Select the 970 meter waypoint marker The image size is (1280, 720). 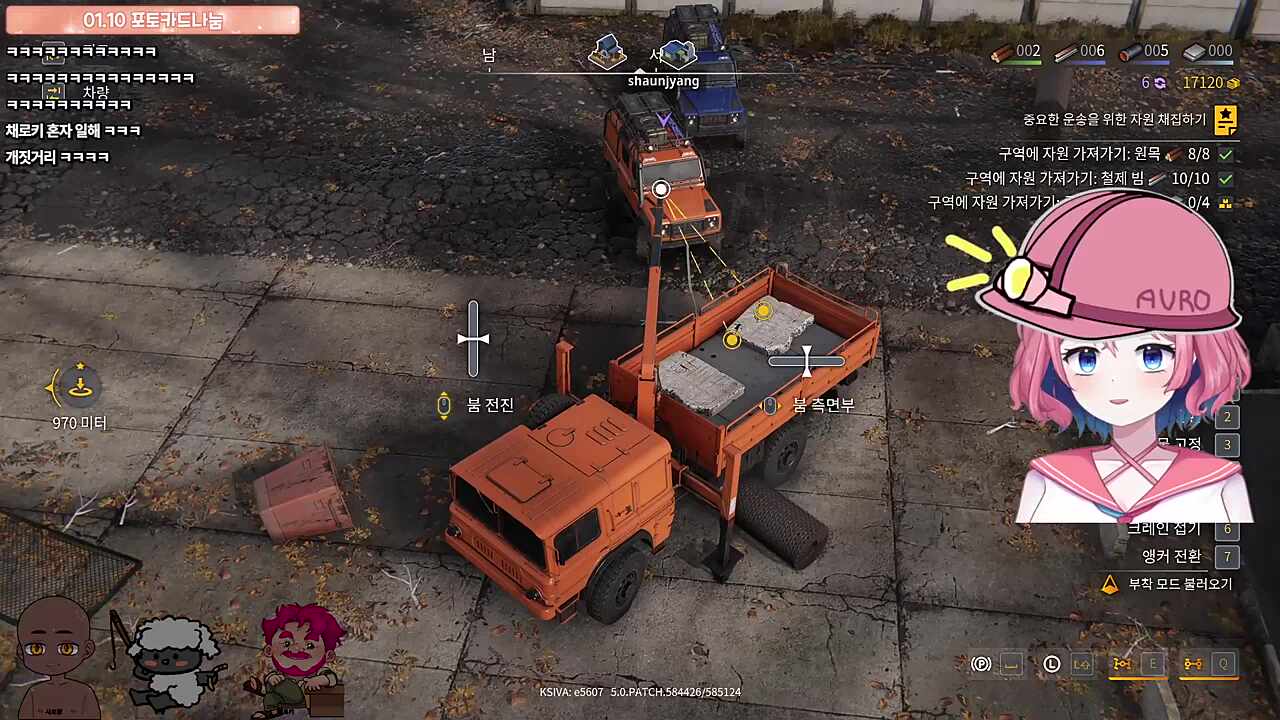click(x=80, y=389)
